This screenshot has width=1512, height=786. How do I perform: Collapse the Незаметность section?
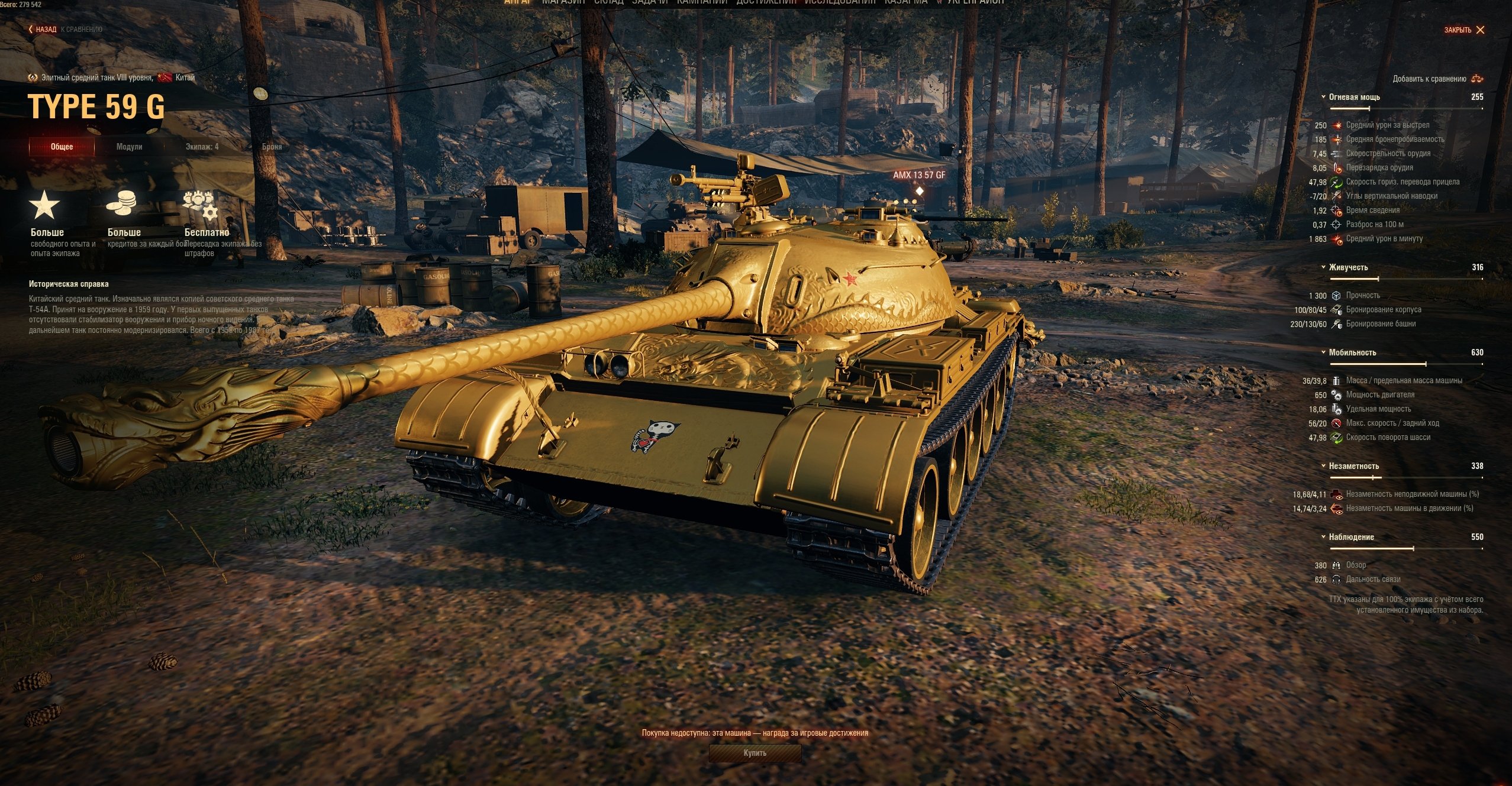pyautogui.click(x=1353, y=466)
